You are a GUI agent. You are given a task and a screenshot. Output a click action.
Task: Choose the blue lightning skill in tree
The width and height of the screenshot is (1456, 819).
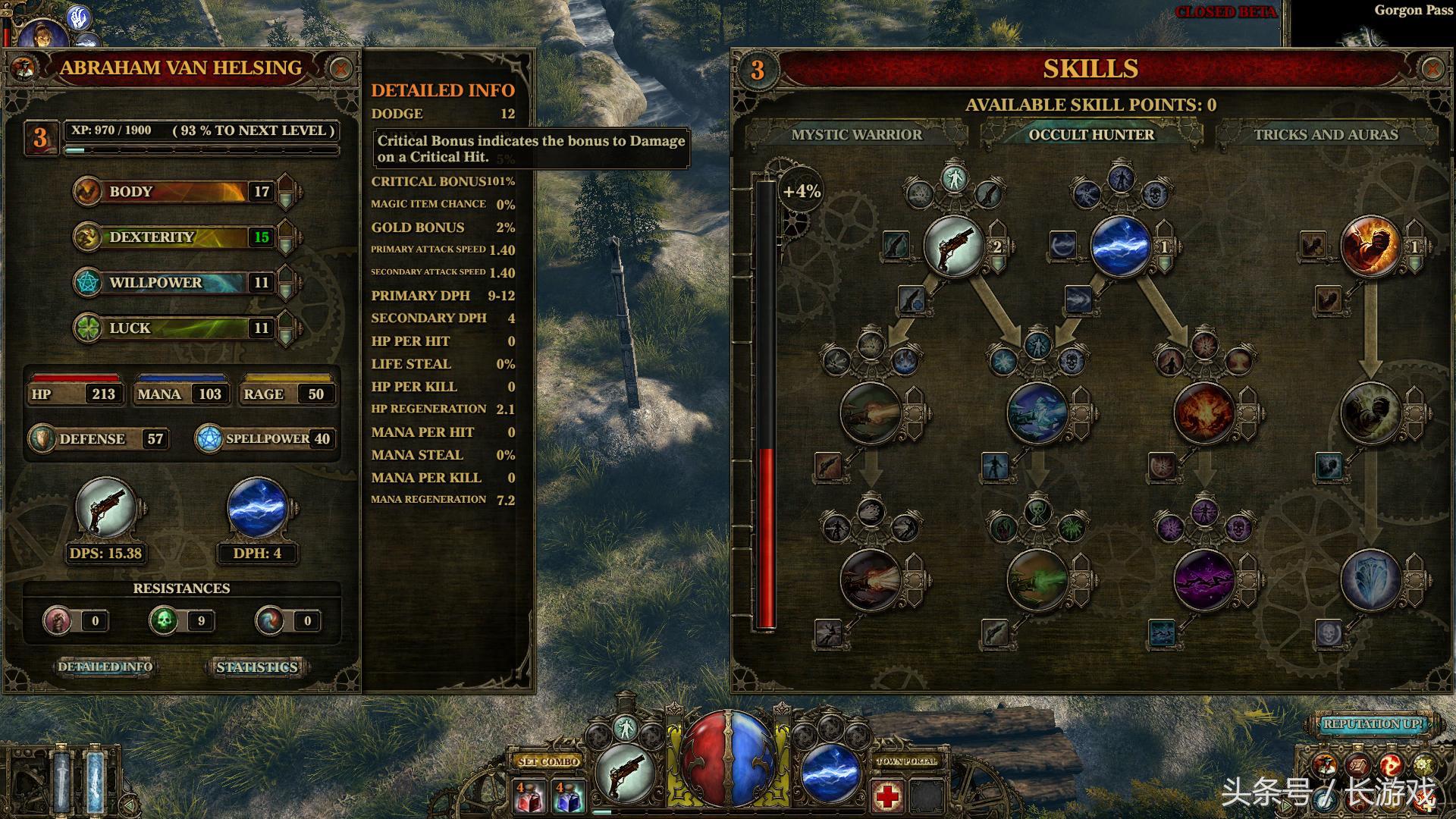1121,246
